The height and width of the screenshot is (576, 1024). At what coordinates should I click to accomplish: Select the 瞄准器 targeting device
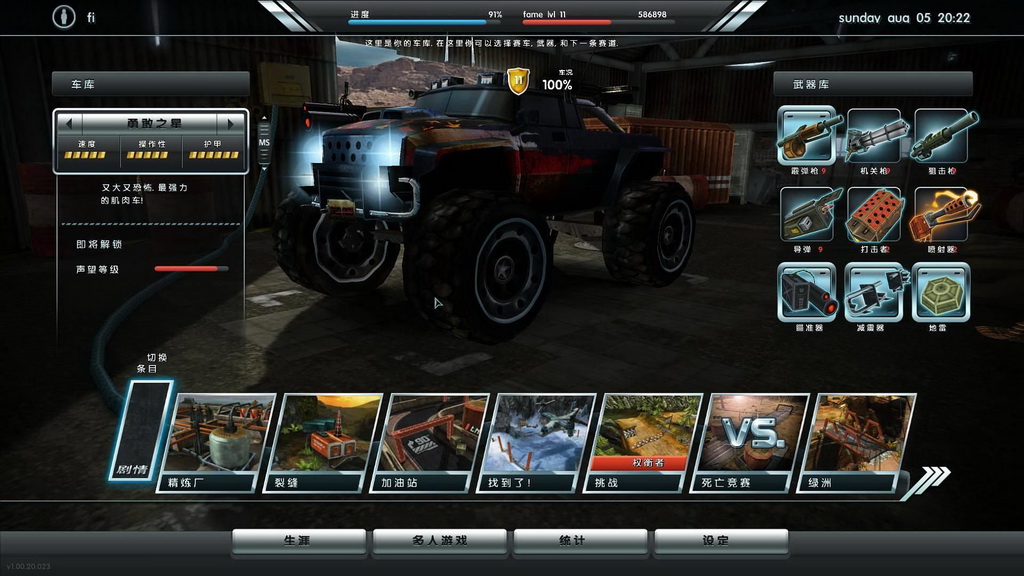[806, 291]
